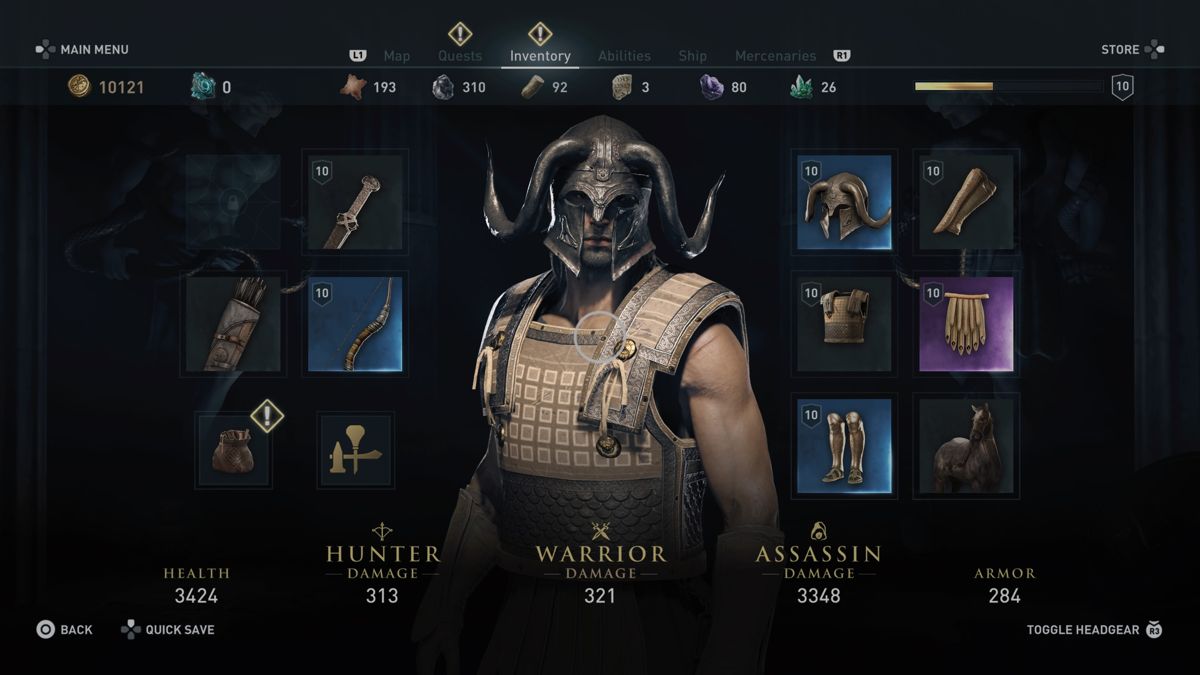Select the chest armor slot
1200x675 pixels.
[845, 324]
